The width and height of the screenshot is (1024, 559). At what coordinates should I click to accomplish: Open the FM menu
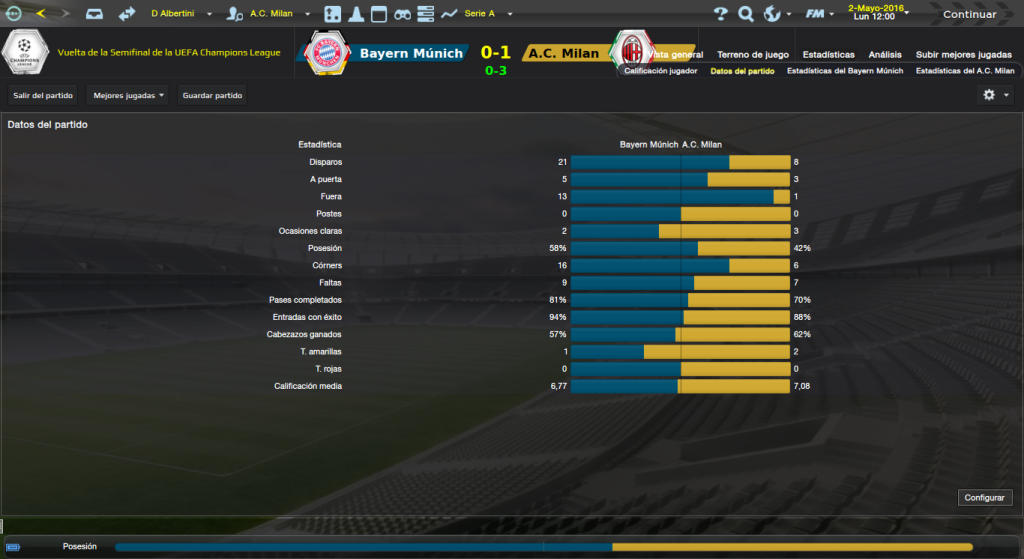coord(820,14)
